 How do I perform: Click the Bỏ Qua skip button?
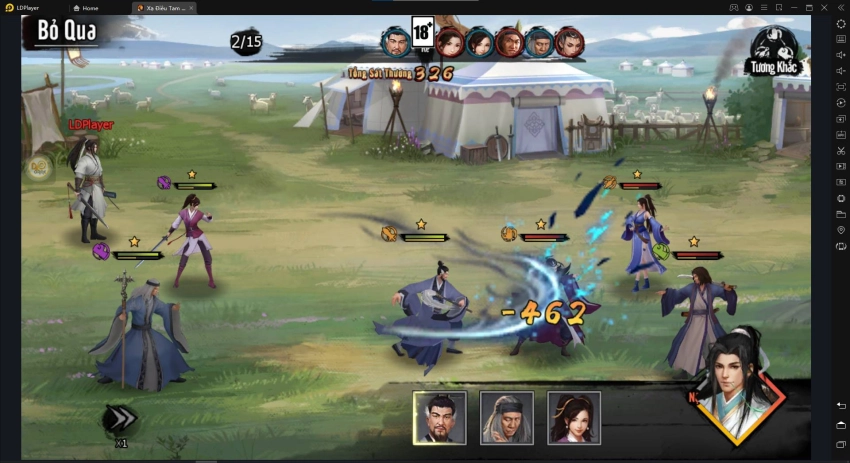(x=67, y=31)
